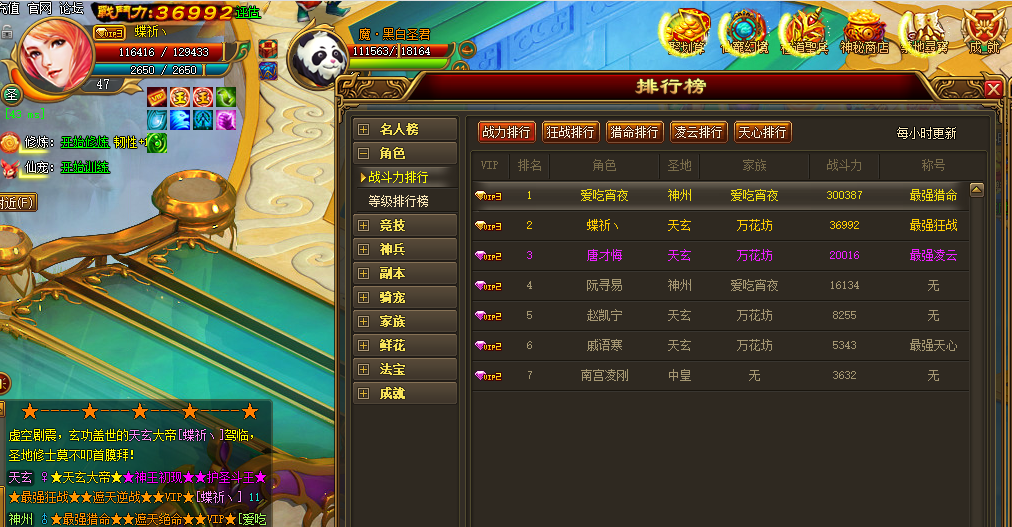This screenshot has height=527, width=1012.
Task: Choose 等级排行榜 in the sidebar
Action: [399, 201]
